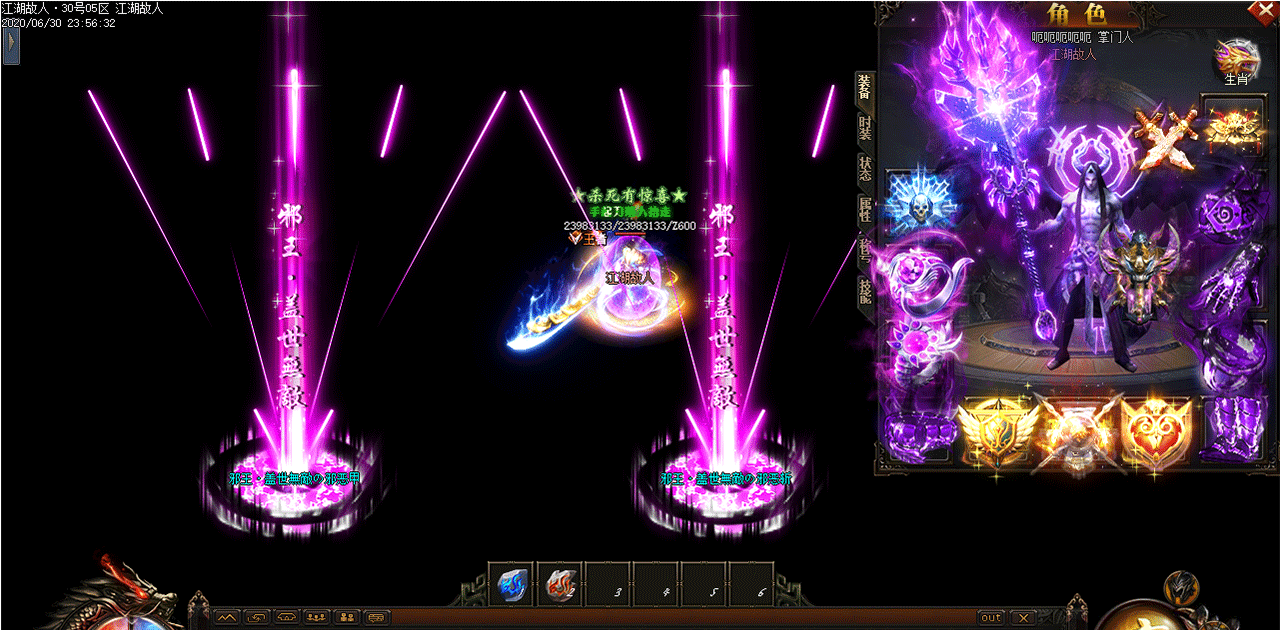Show the 属性 attributes tab

click(864, 210)
